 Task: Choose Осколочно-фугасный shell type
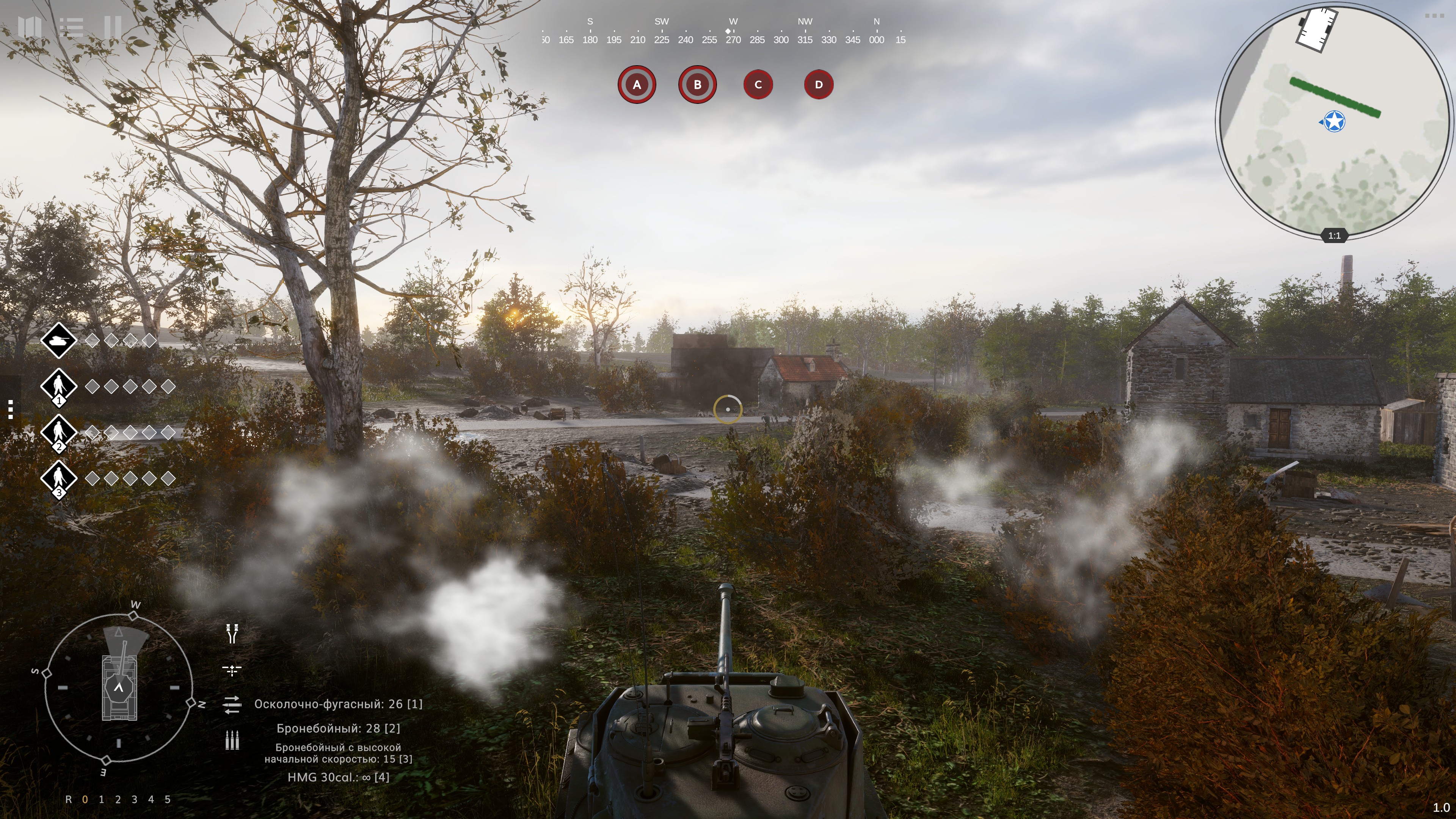tap(338, 704)
